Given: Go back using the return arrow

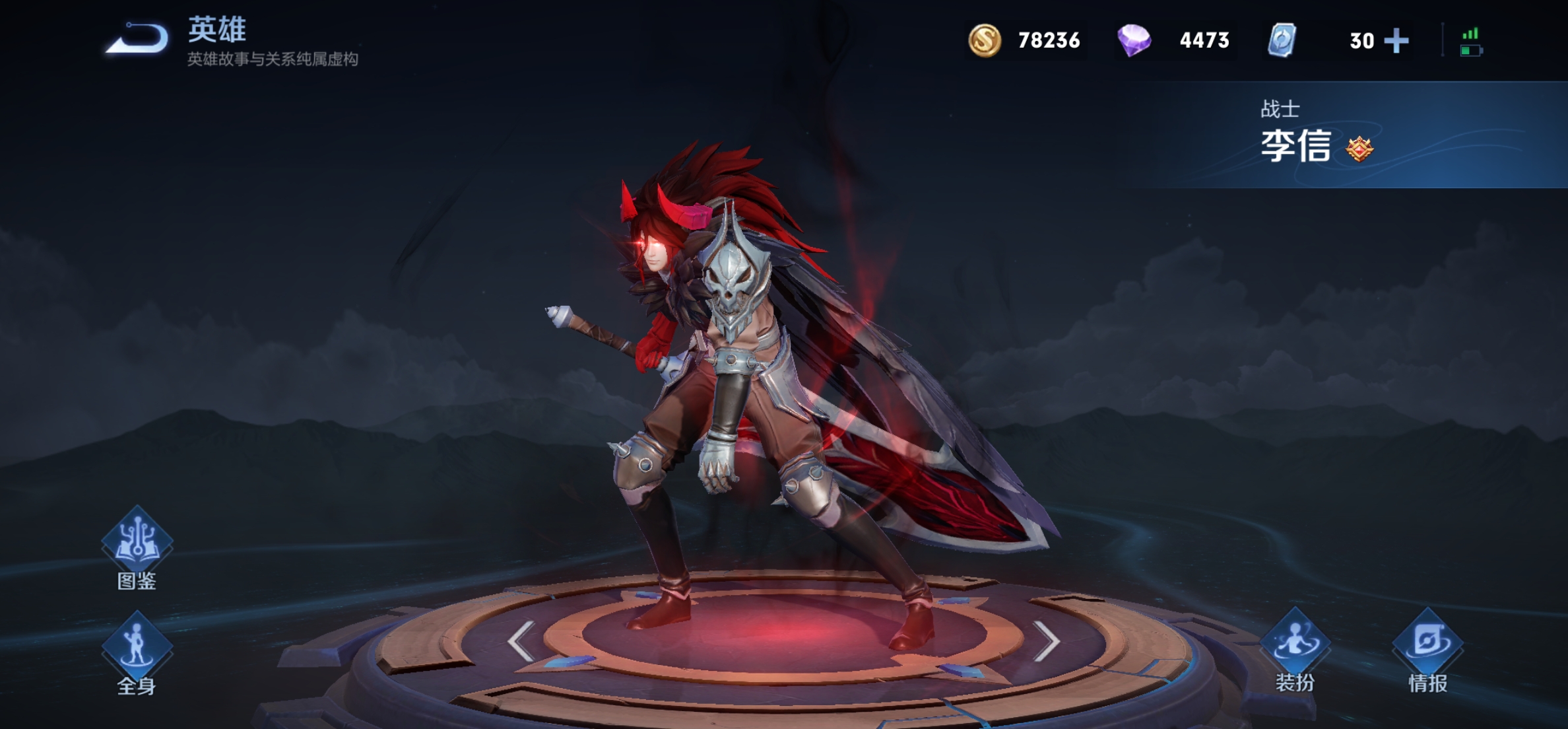Looking at the screenshot, I should click(x=138, y=38).
